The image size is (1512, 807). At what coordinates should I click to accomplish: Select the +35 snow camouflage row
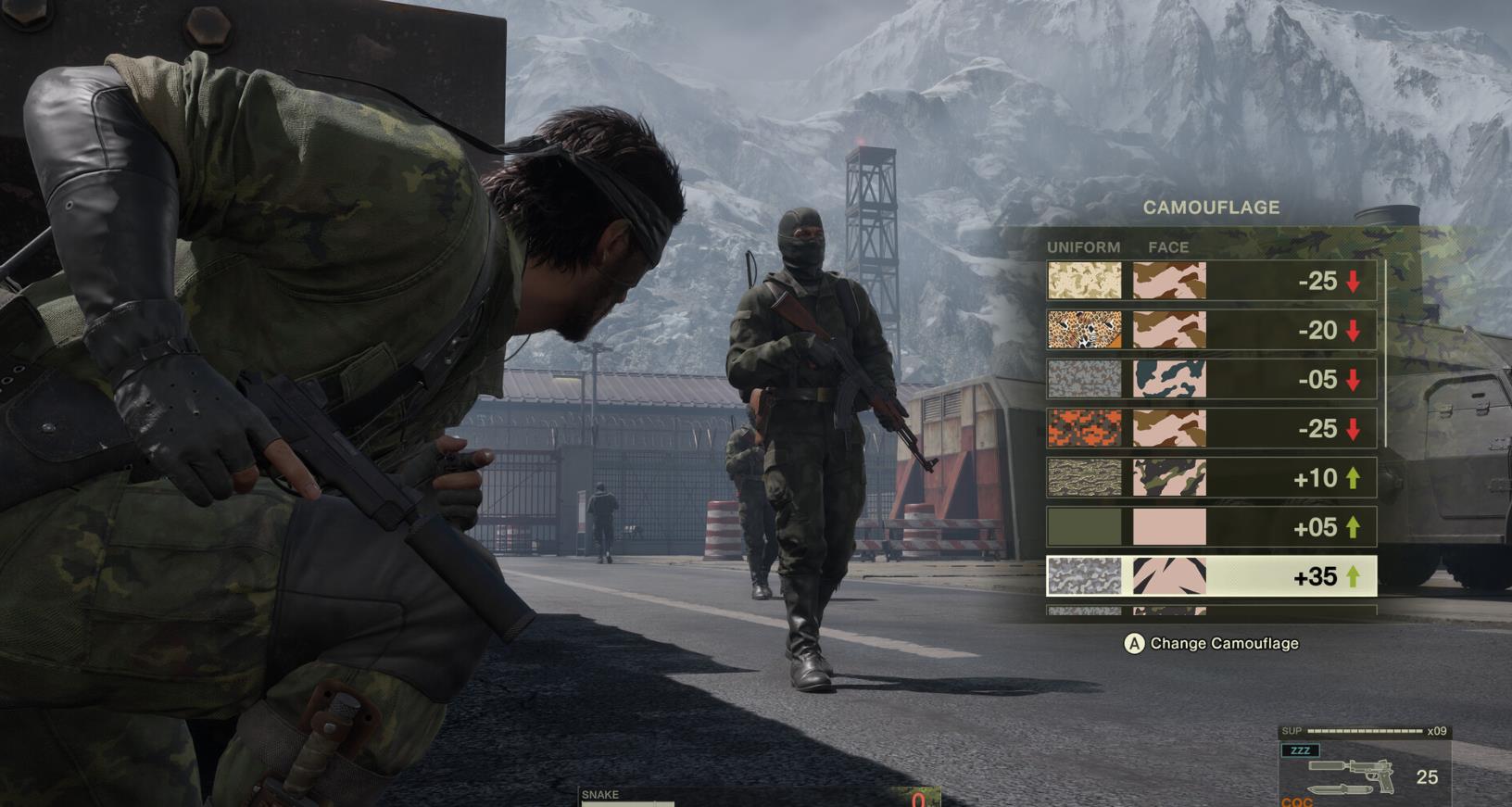pyautogui.click(x=1211, y=576)
